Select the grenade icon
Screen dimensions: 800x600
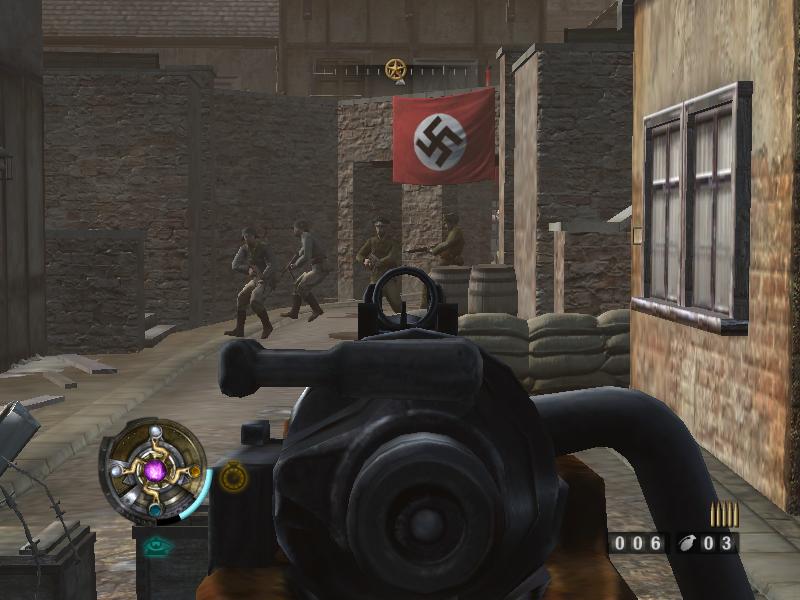(x=685, y=544)
